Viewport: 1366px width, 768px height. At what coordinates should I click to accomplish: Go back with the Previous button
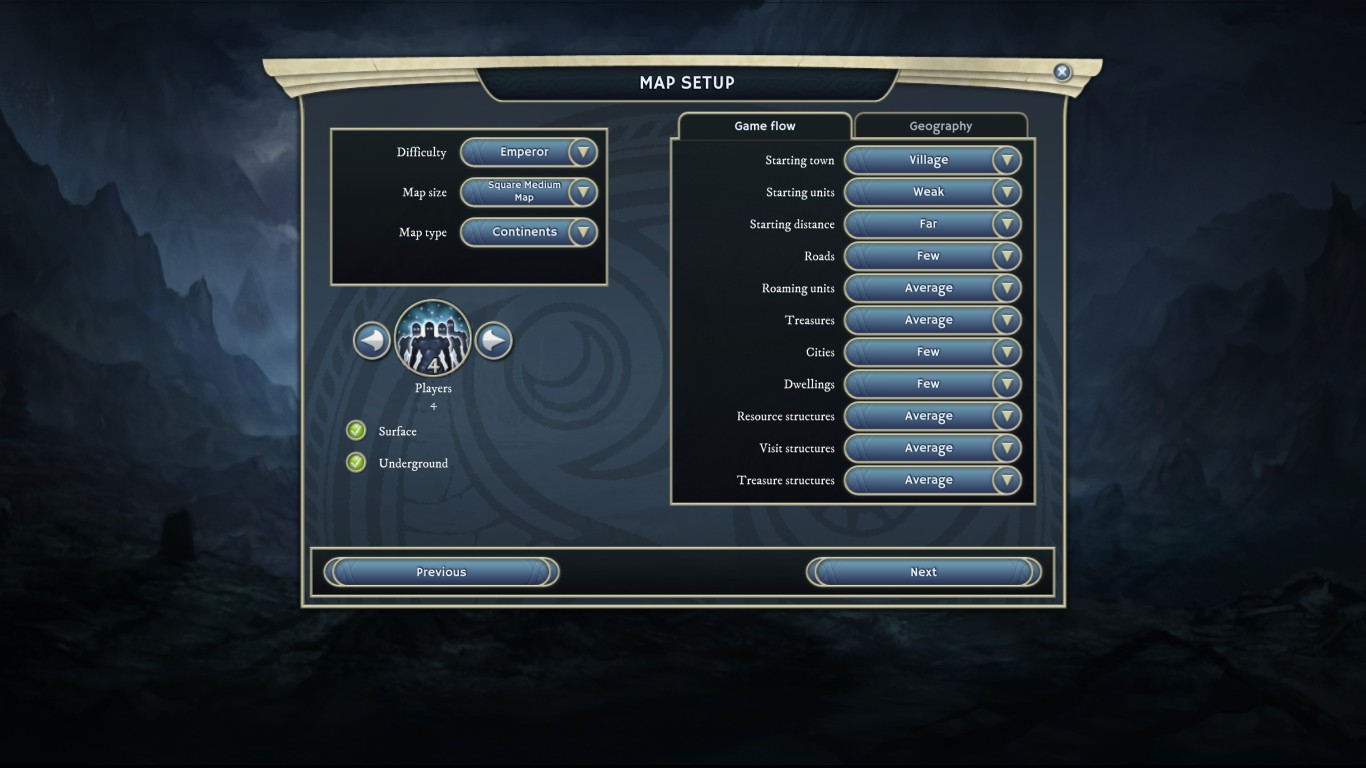[x=441, y=572]
